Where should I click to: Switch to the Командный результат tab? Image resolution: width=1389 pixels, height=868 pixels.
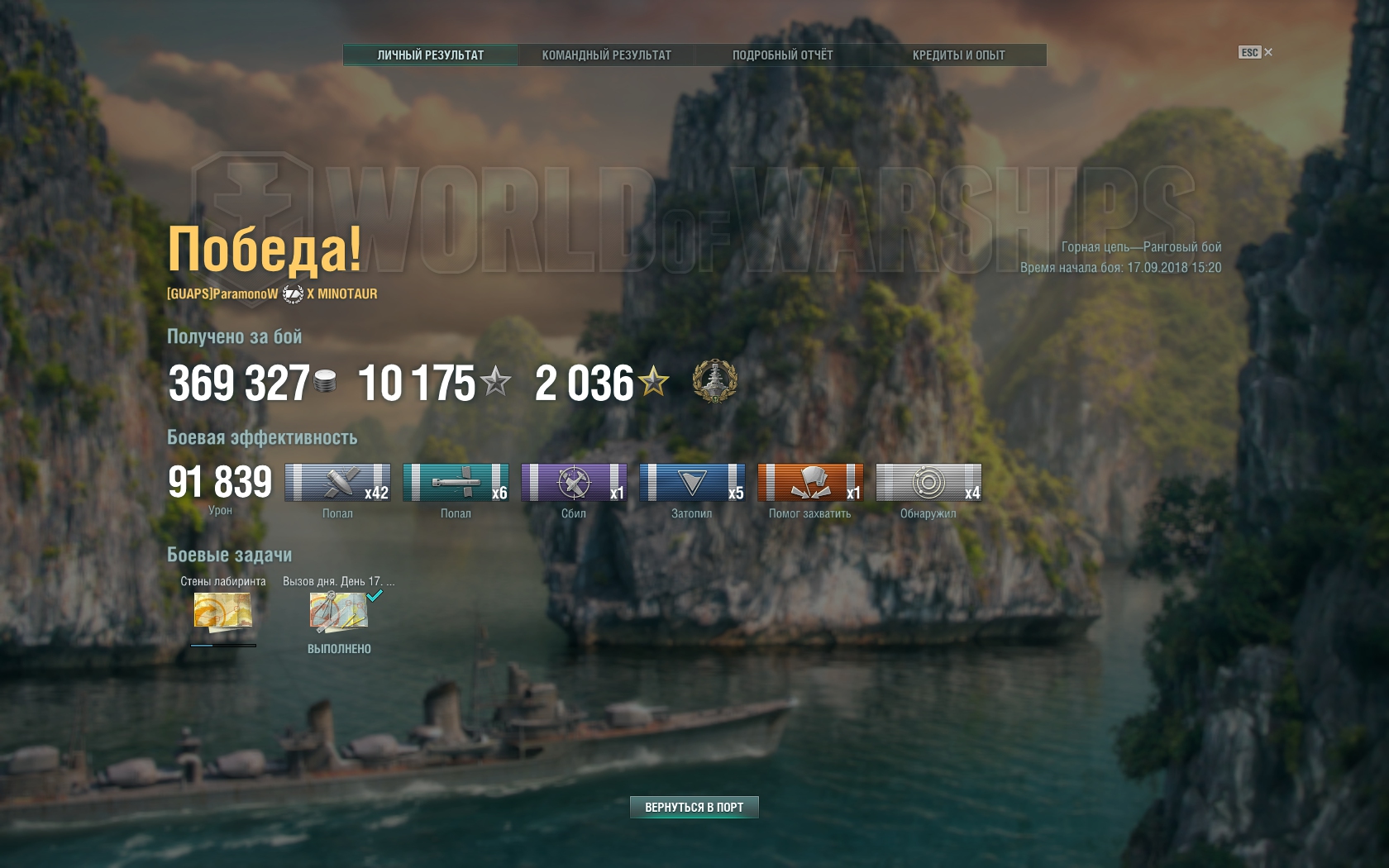(606, 55)
